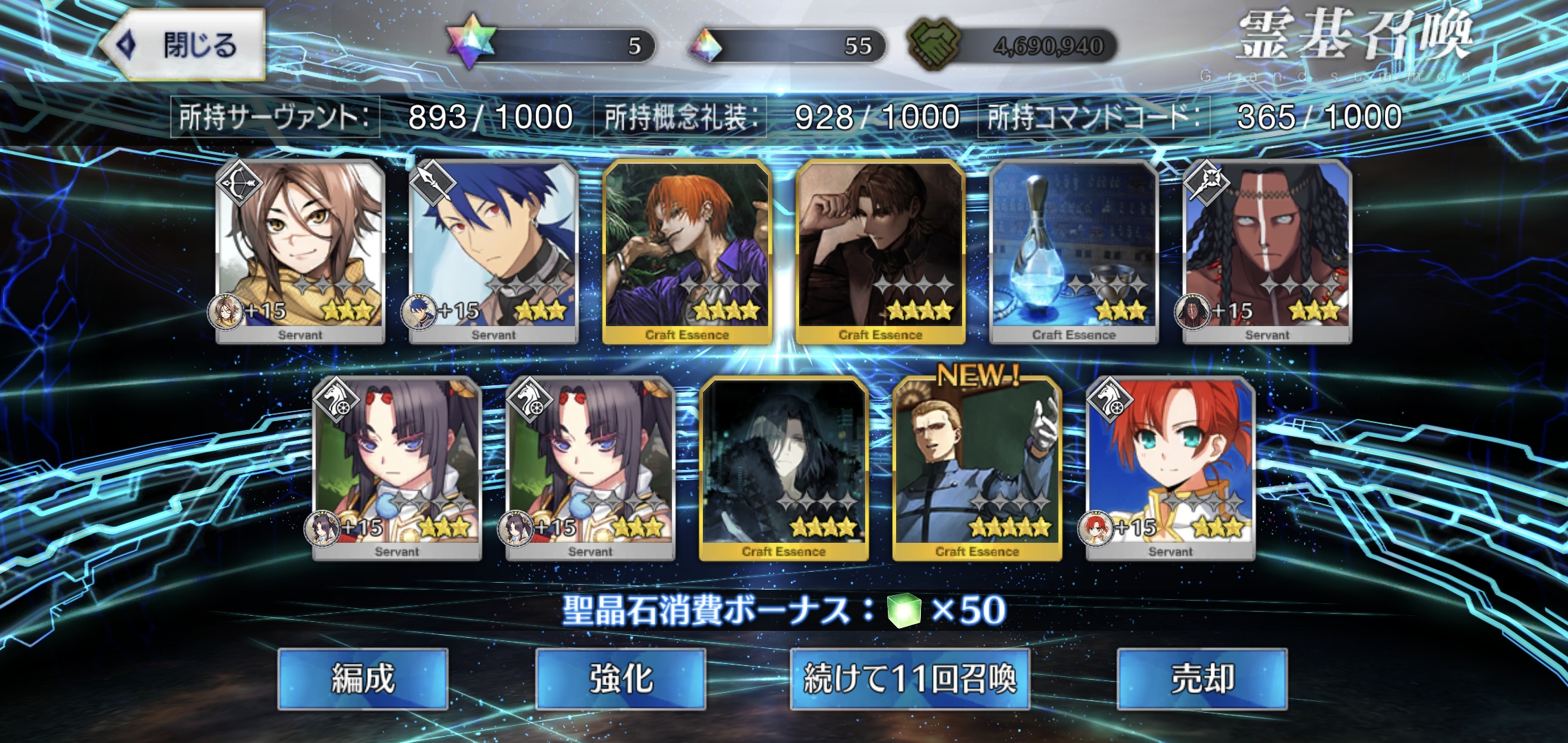Go to the 強化 enhancement screen
1568x743 pixels.
[620, 678]
